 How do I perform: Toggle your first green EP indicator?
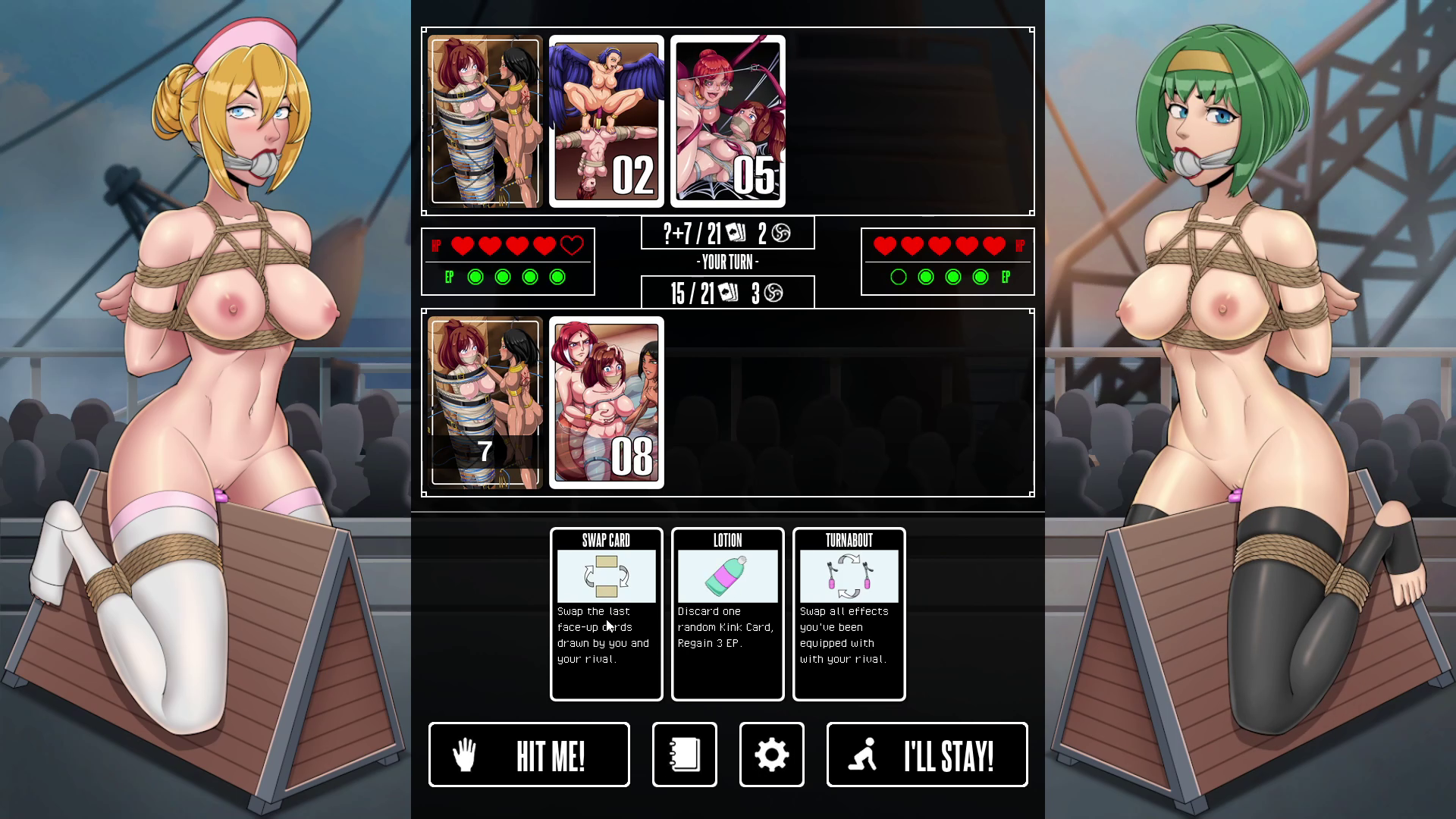click(x=475, y=277)
